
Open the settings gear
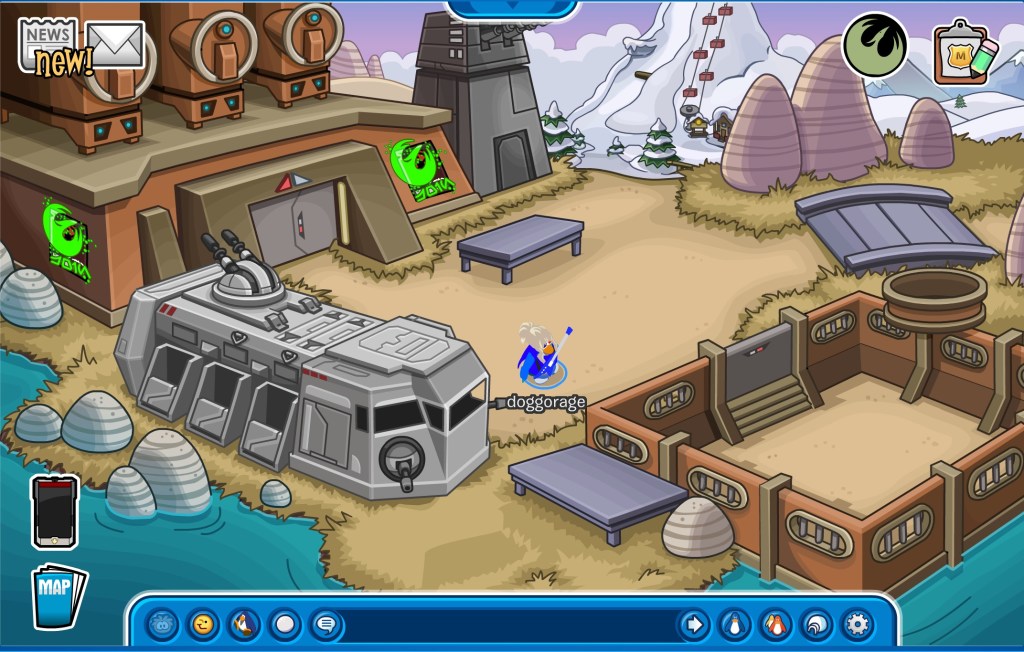click(x=856, y=625)
